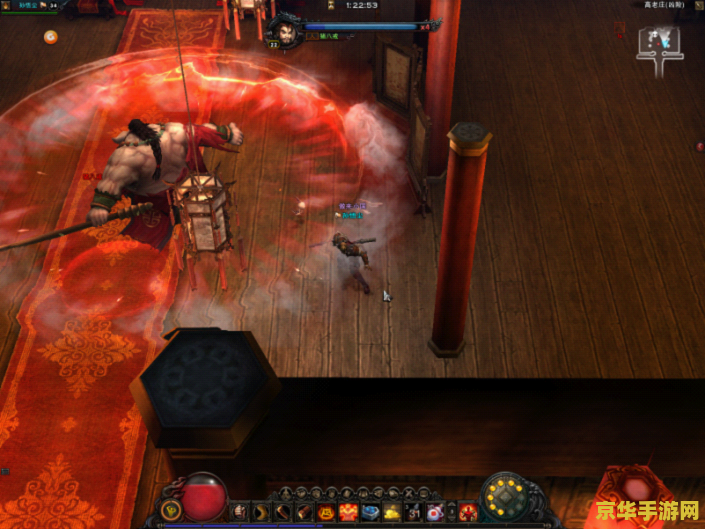
Task: Trigger the red figure skill on hotbar end
Action: click(x=467, y=512)
